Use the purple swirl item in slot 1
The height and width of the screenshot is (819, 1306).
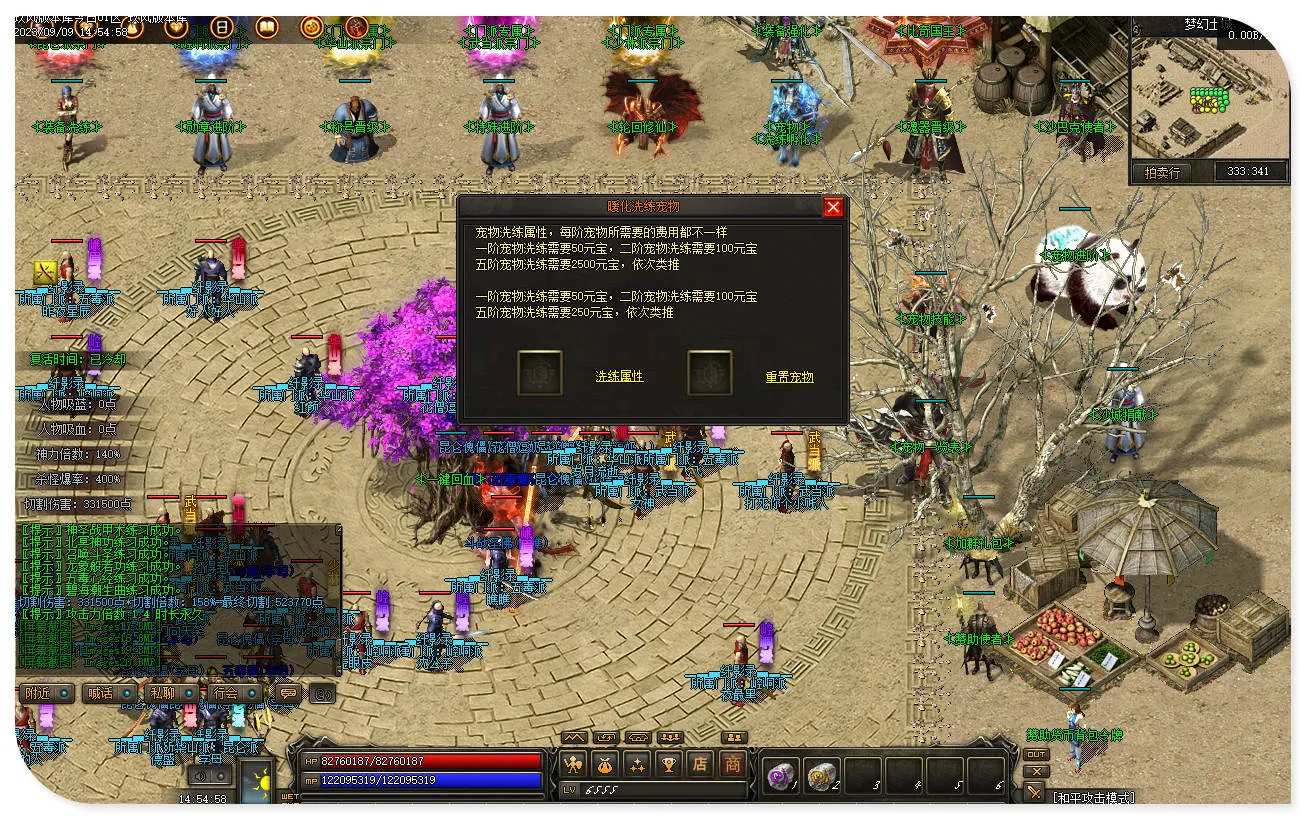coord(779,775)
